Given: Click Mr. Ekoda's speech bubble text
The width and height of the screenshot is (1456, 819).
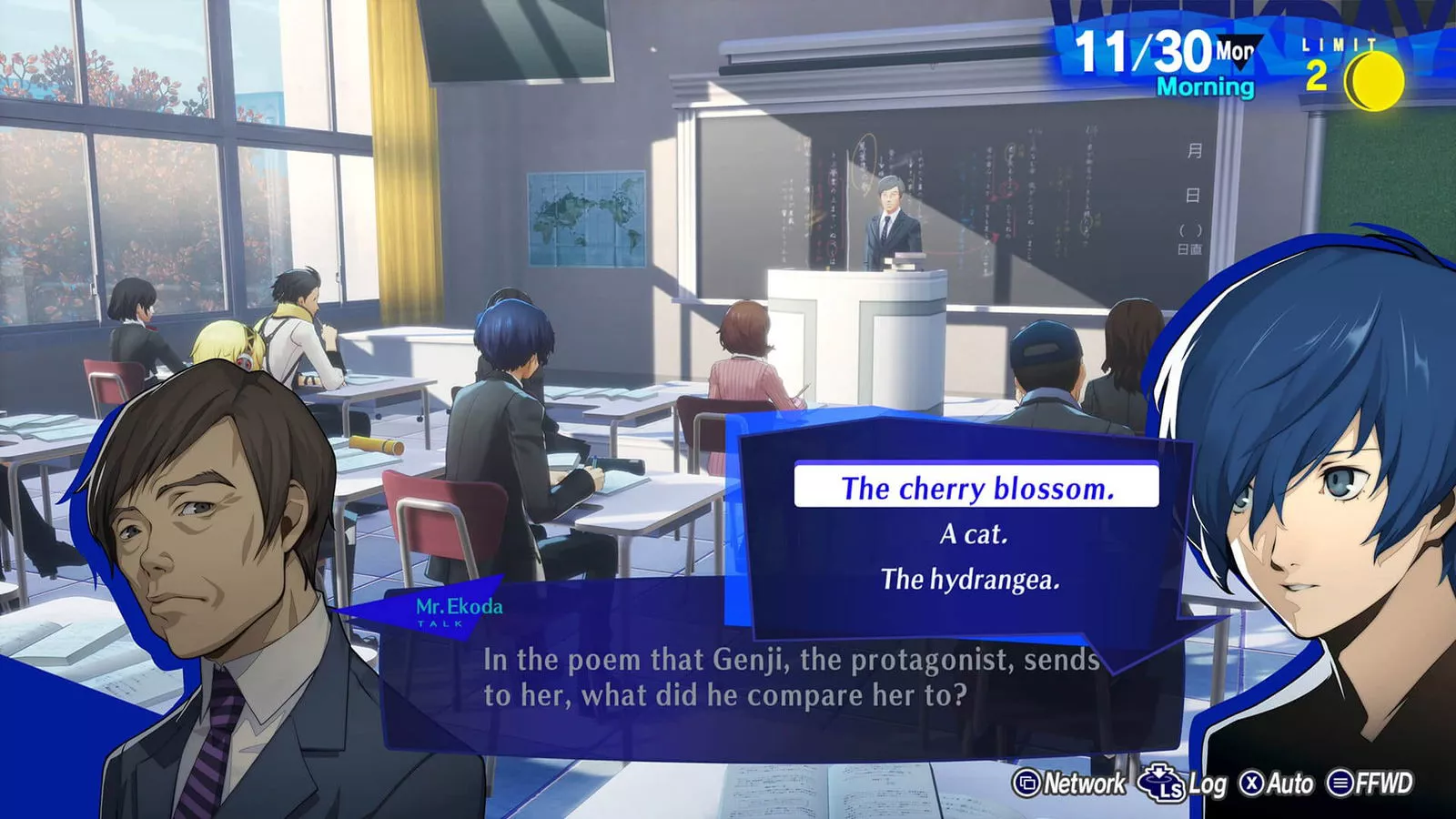Looking at the screenshot, I should 792,678.
